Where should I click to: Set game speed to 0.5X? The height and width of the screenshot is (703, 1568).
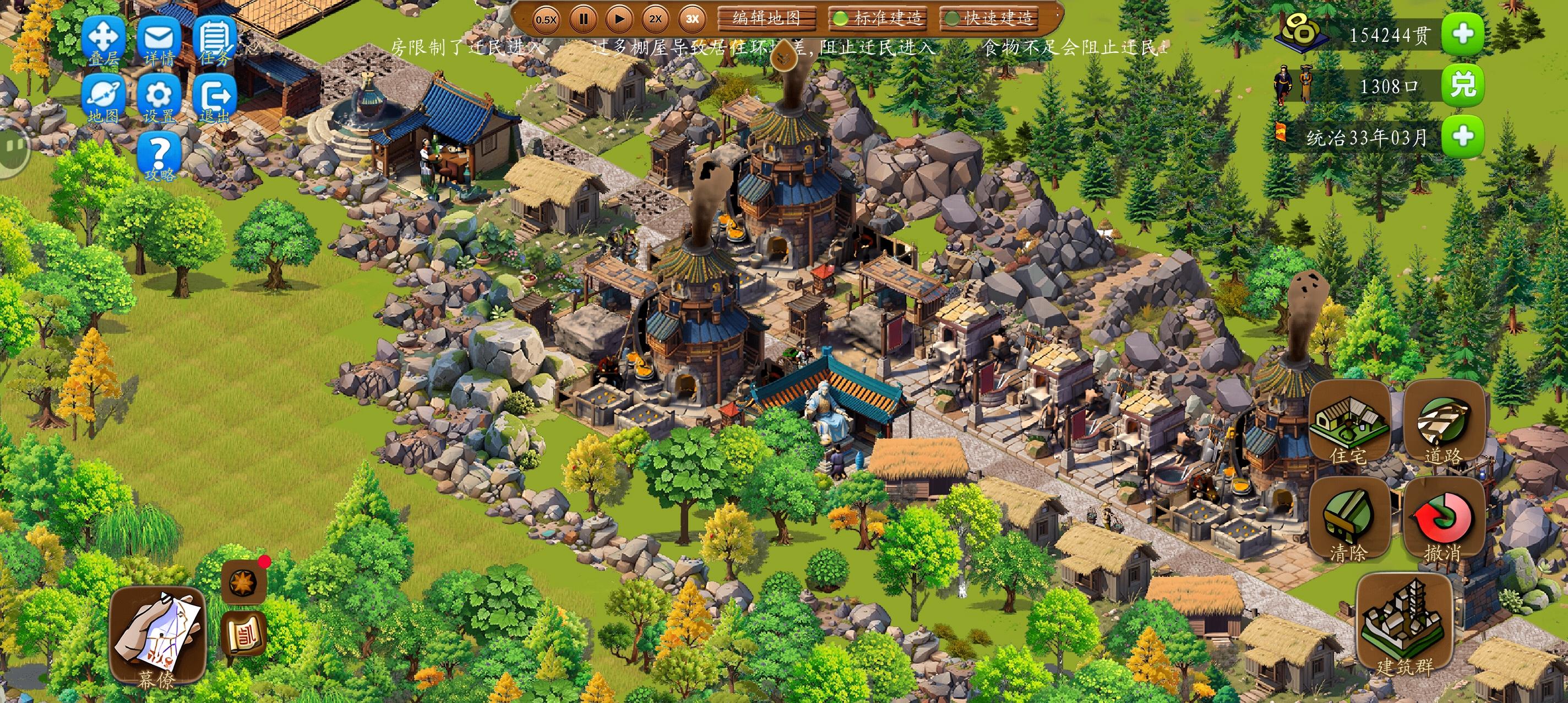[x=546, y=19]
